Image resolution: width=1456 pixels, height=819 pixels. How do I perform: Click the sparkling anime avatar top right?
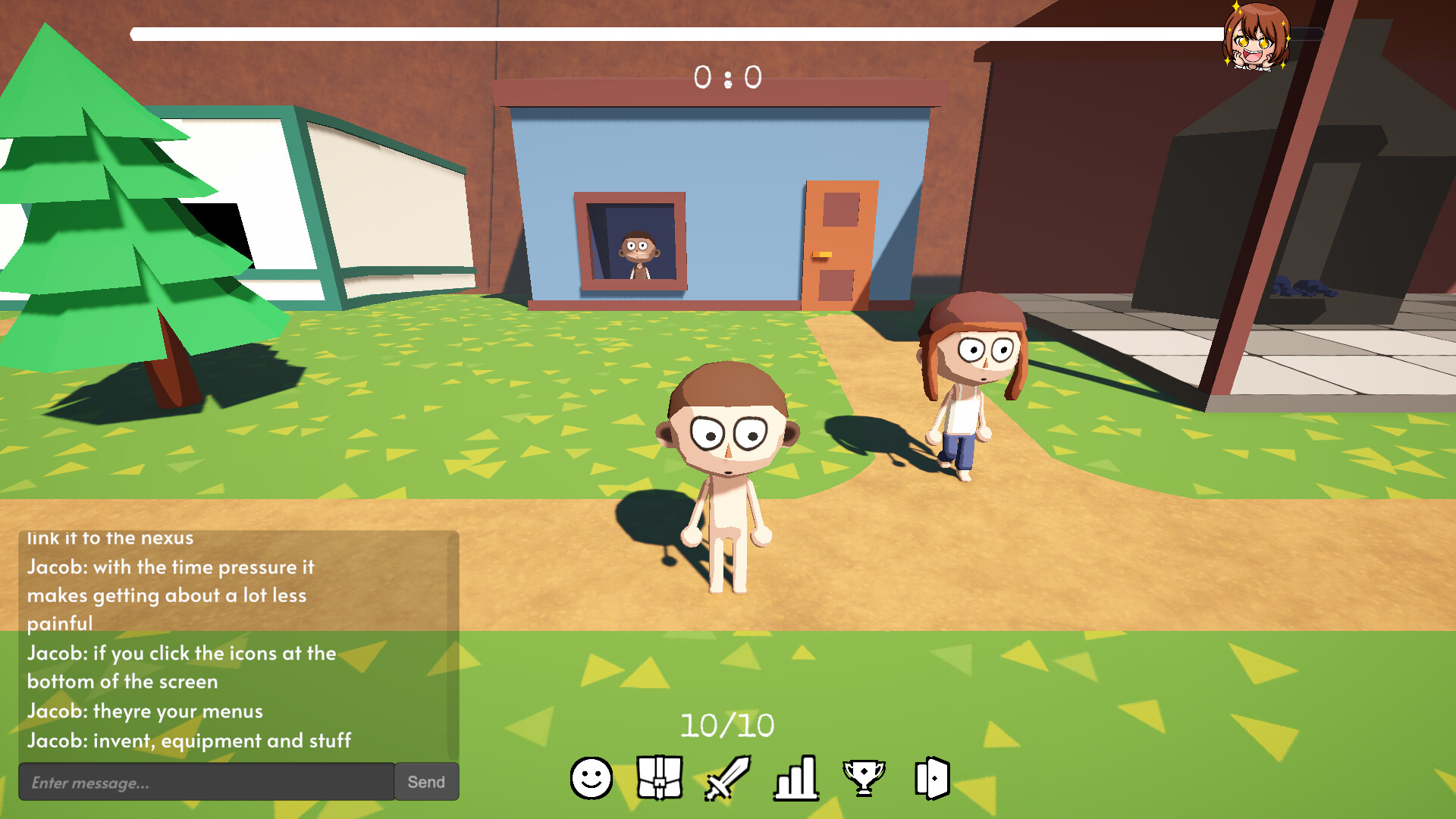[x=1255, y=38]
